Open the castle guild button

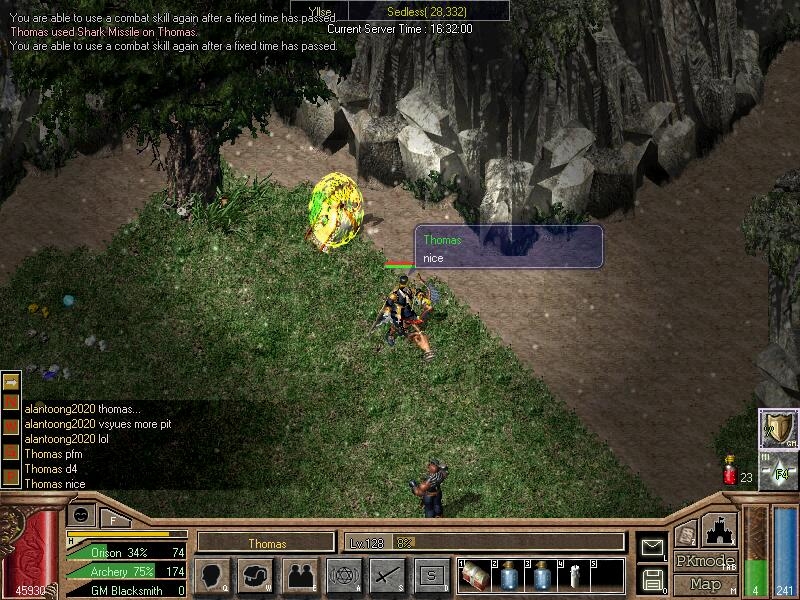tap(720, 530)
